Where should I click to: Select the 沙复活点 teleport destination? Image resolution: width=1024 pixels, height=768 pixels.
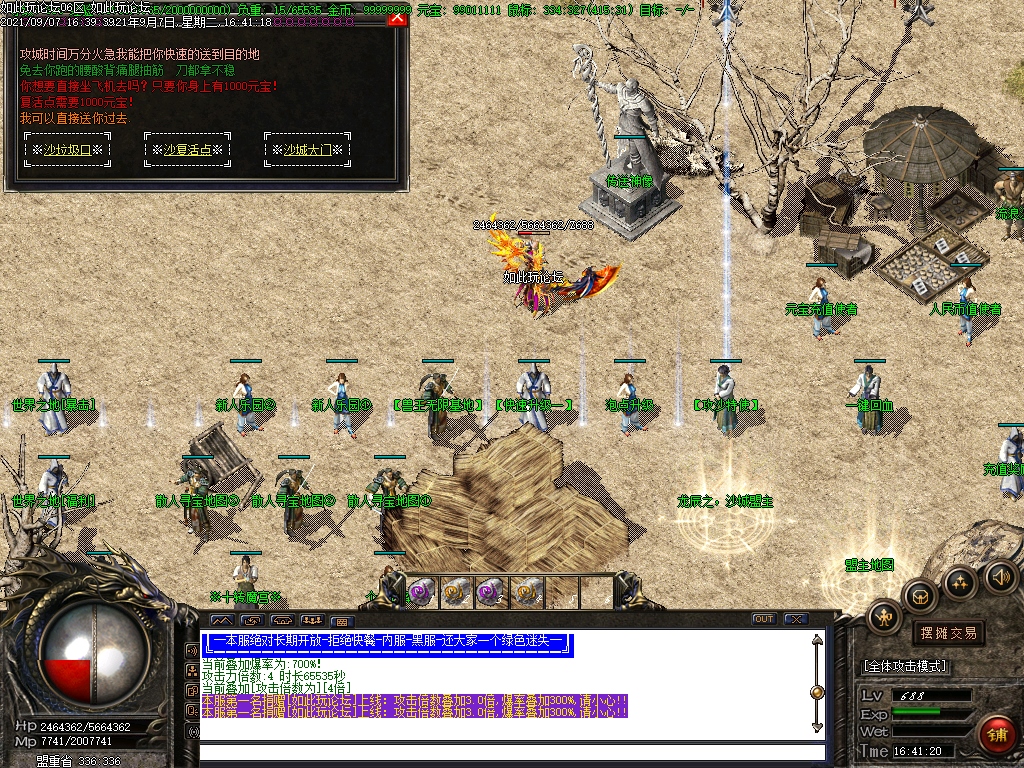(189, 150)
